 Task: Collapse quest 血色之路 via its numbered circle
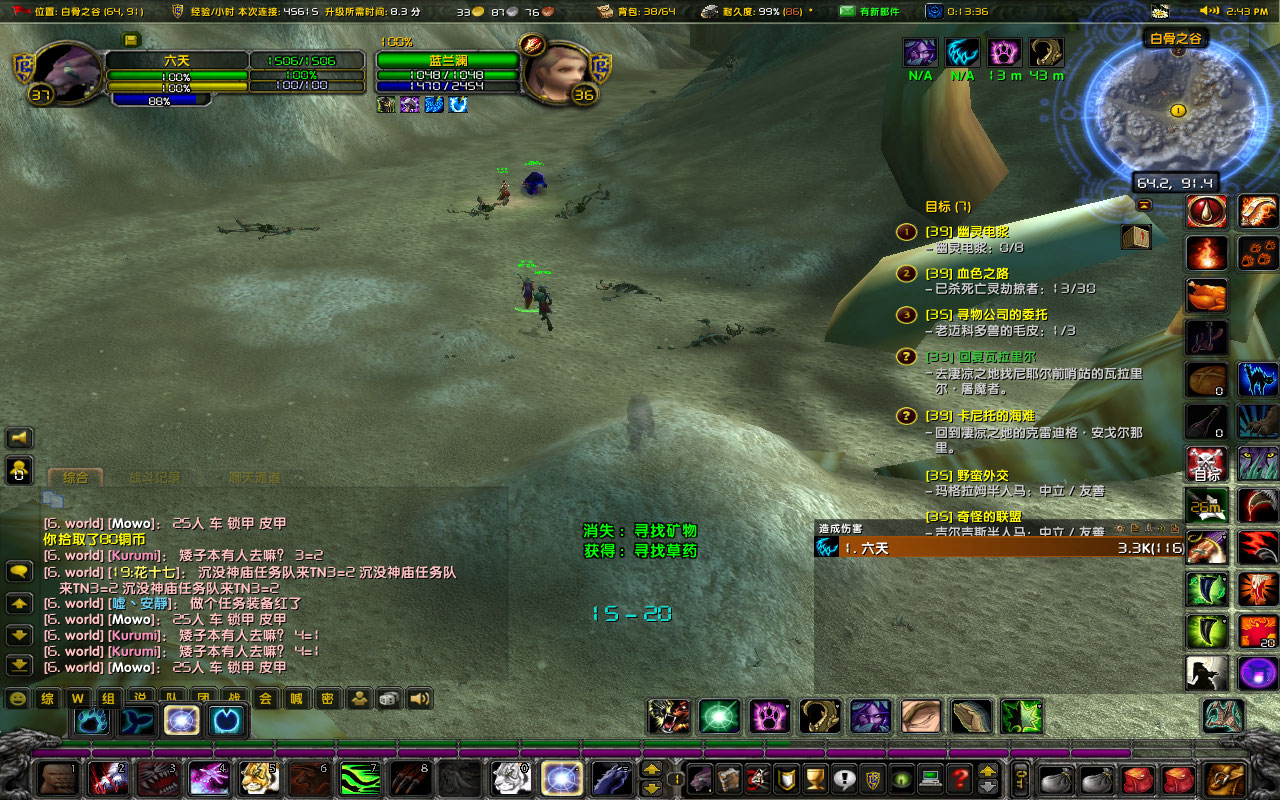point(906,273)
